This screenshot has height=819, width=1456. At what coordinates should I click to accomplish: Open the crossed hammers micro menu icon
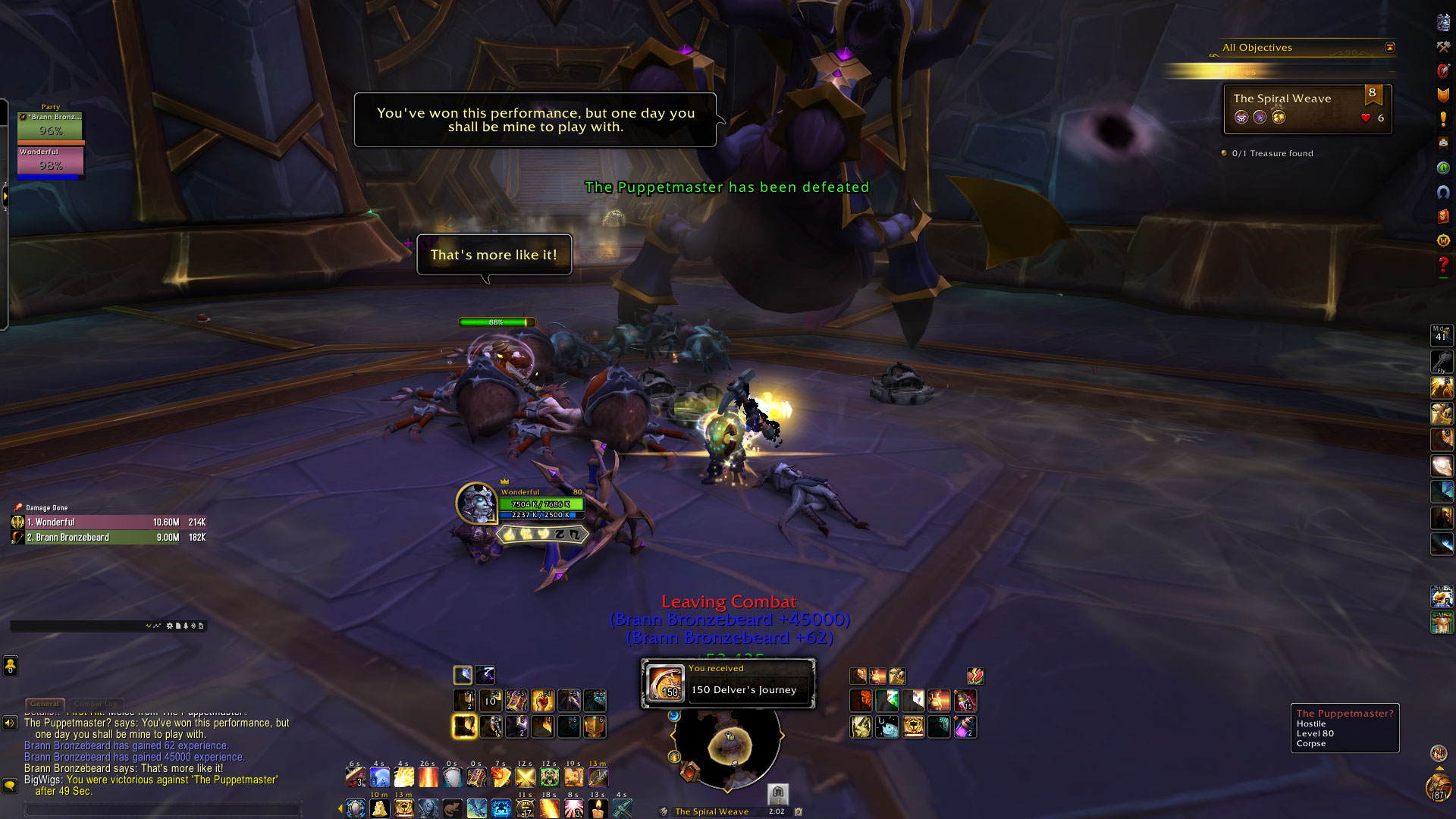[1442, 47]
